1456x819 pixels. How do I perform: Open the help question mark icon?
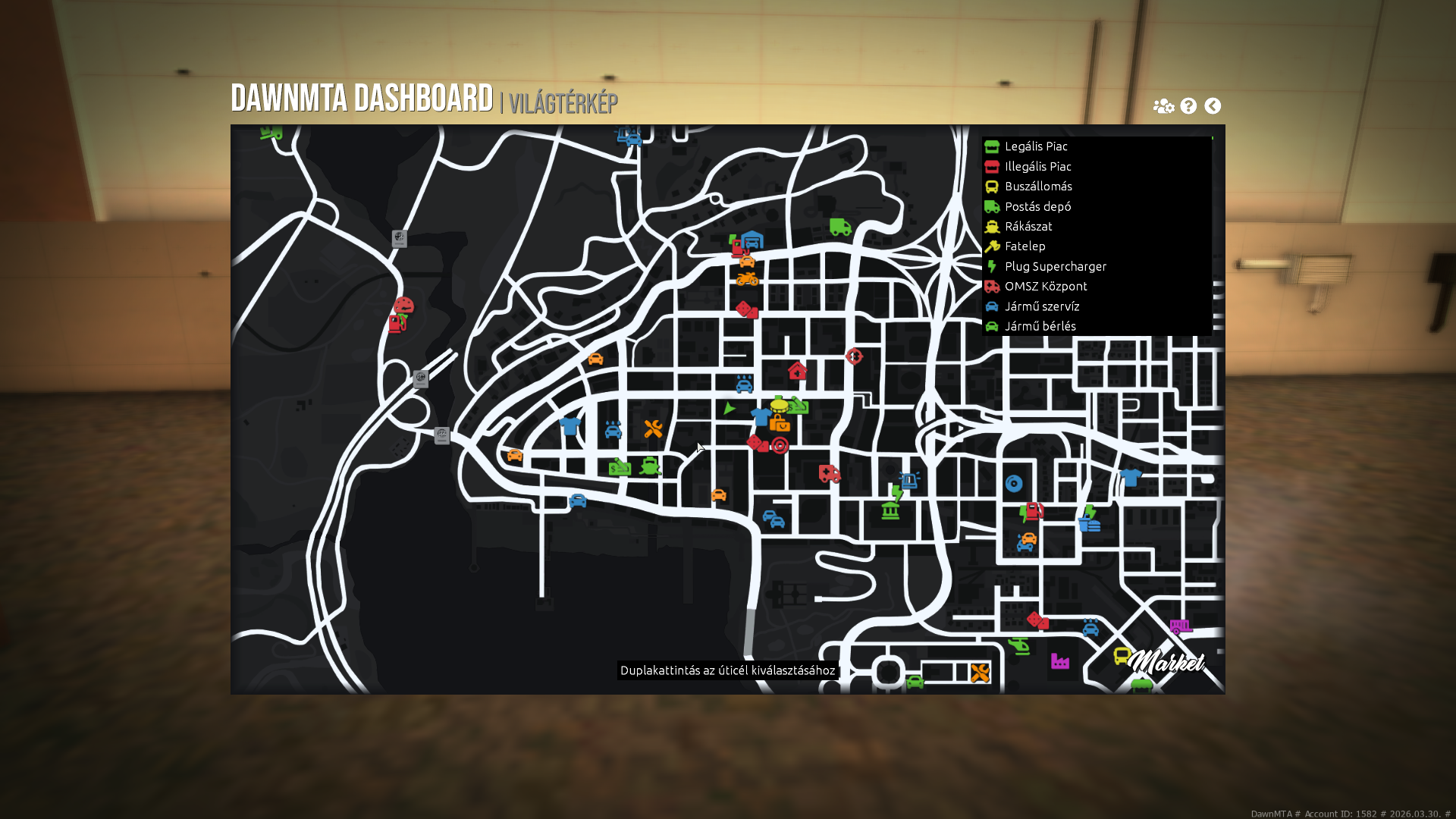pos(1188,106)
